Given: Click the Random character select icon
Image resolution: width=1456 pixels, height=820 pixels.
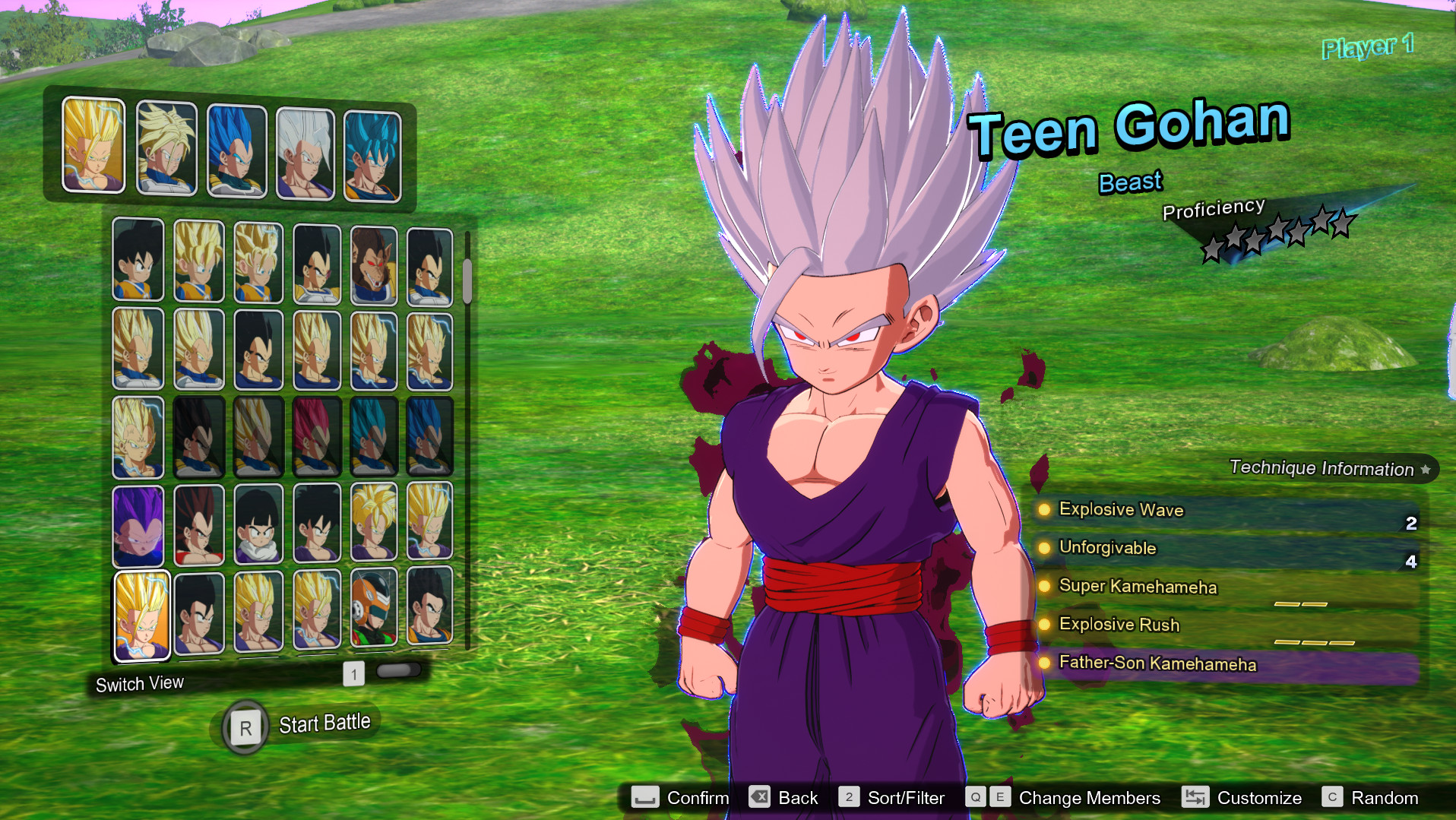Looking at the screenshot, I should click(1334, 798).
